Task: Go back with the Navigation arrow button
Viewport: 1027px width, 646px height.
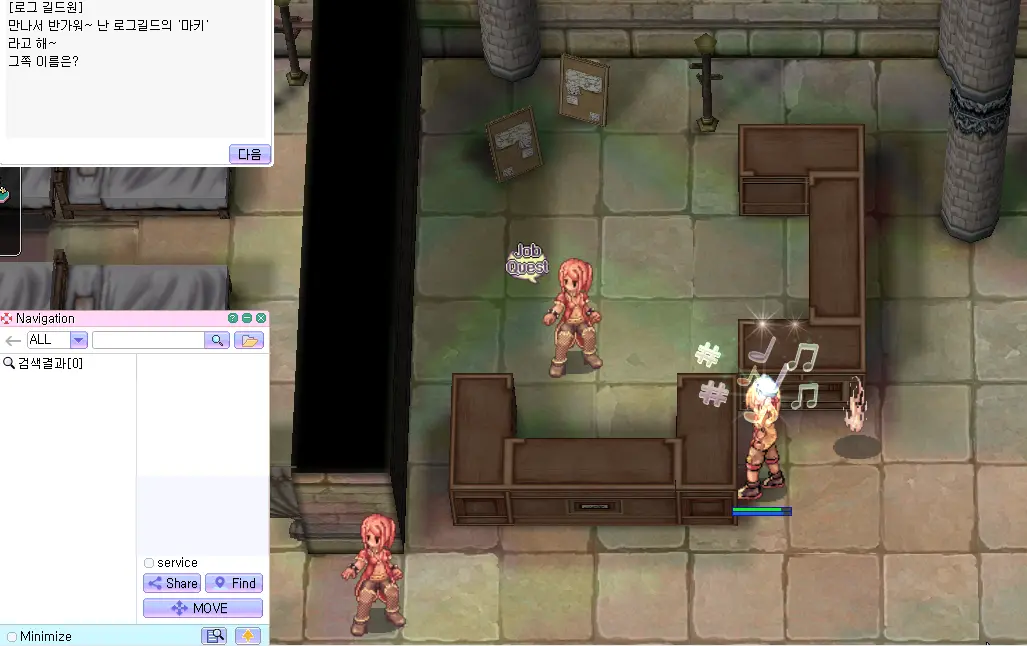Action: [13, 340]
